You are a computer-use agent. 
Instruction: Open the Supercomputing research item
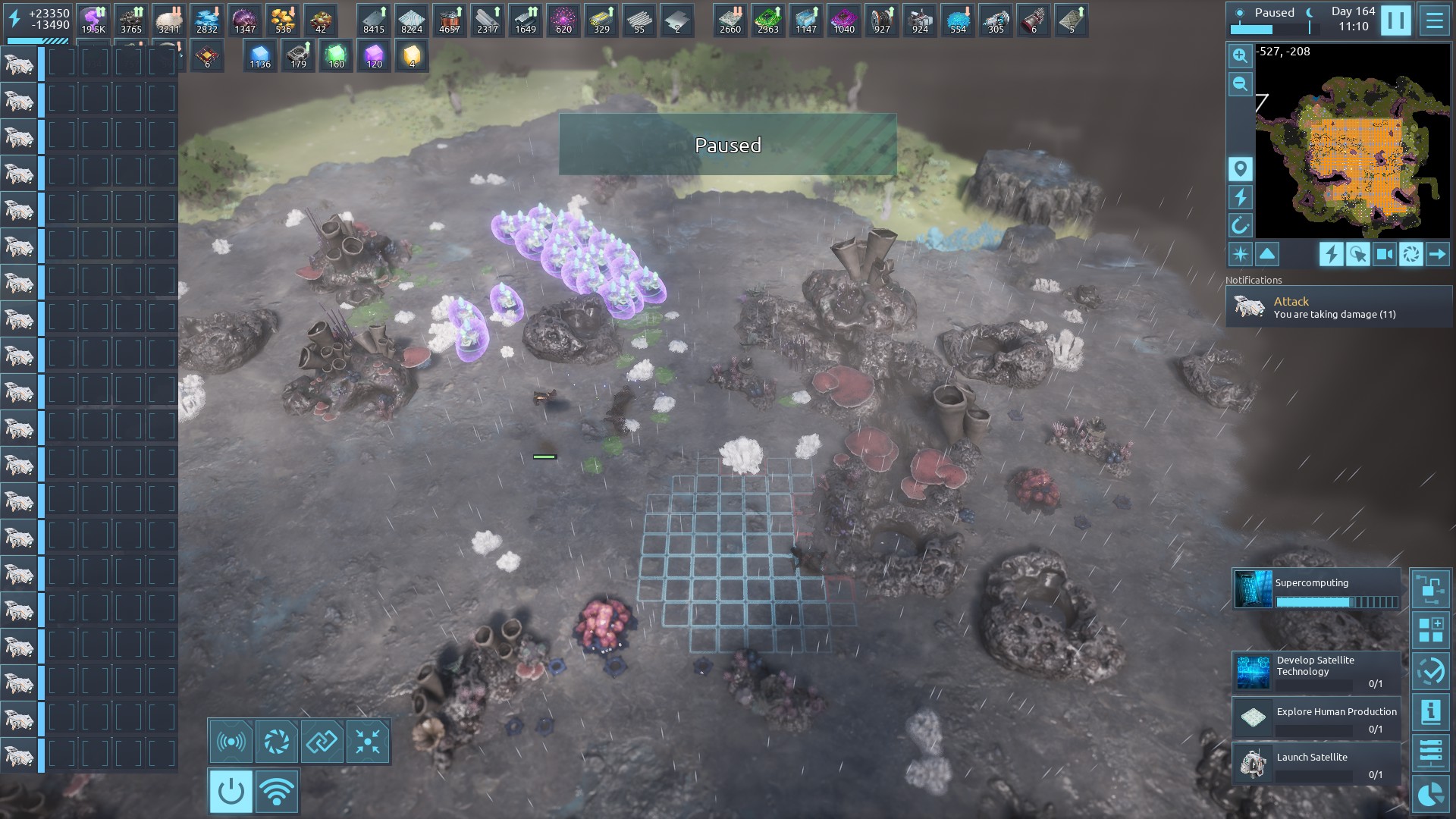point(1316,590)
